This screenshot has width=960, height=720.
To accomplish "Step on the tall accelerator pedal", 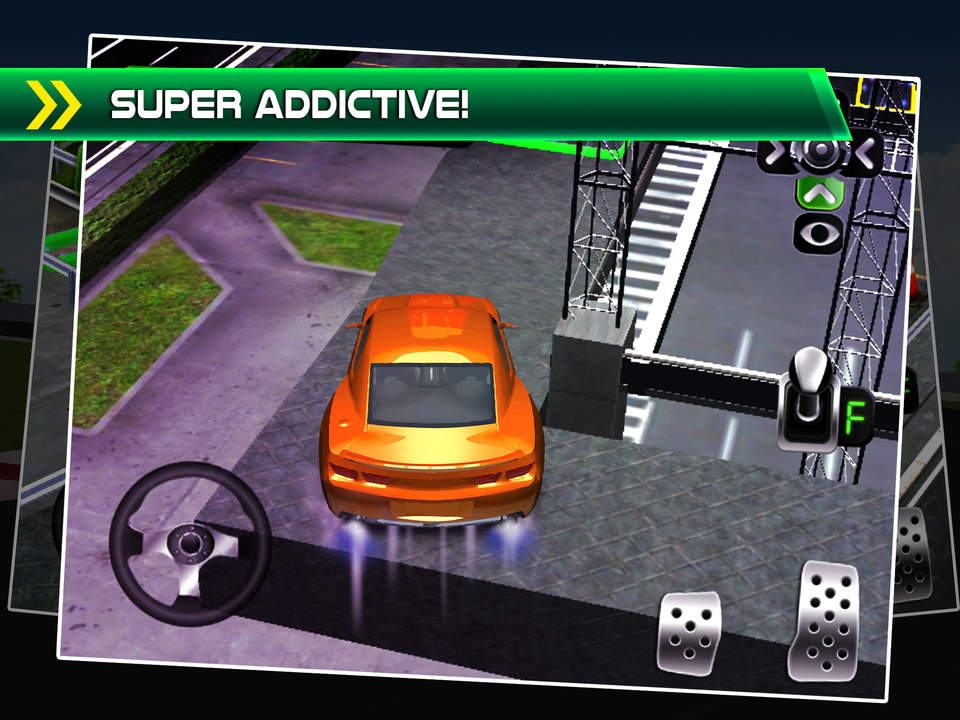I will point(826,620).
